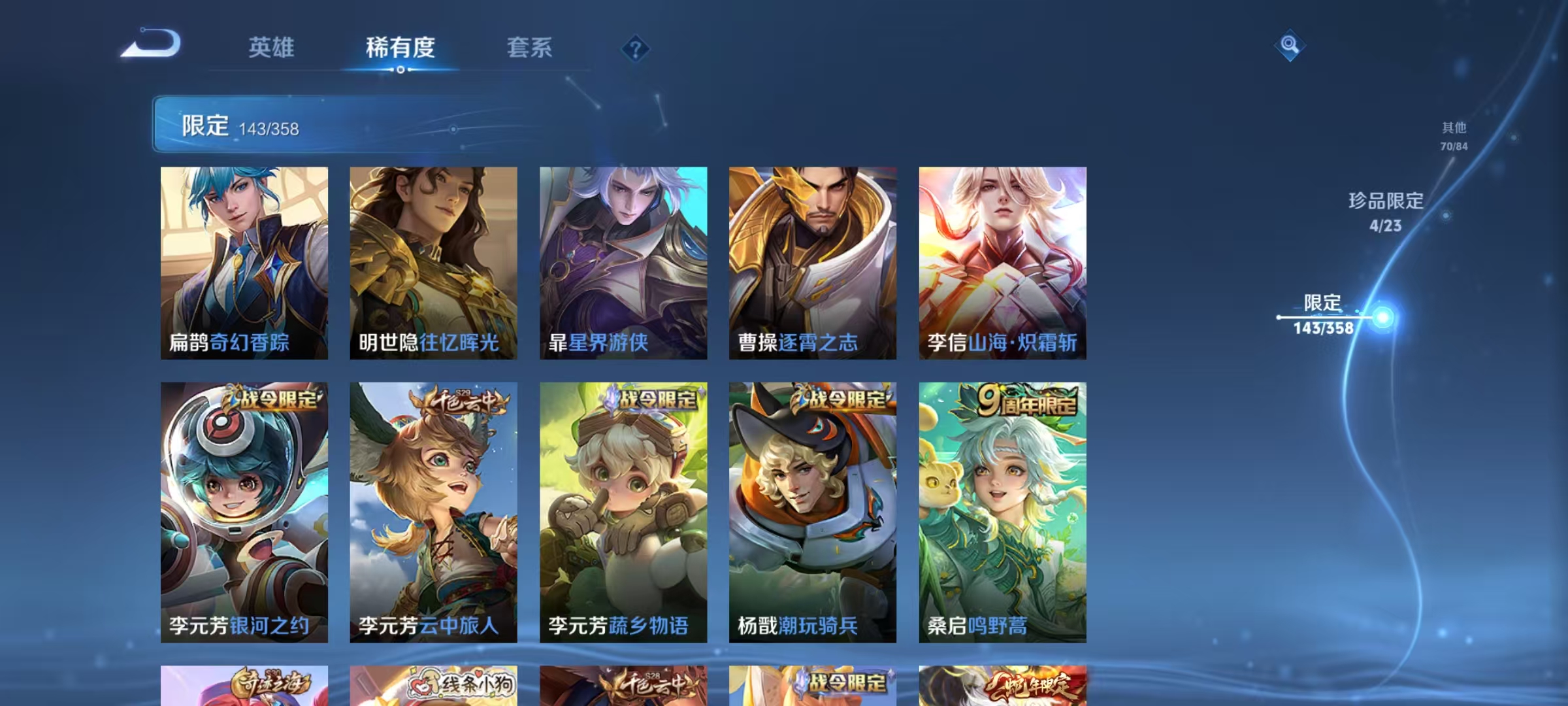The width and height of the screenshot is (1568, 706).
Task: Open the 李信山海·炽霜斩 skin card
Action: pos(1004,261)
